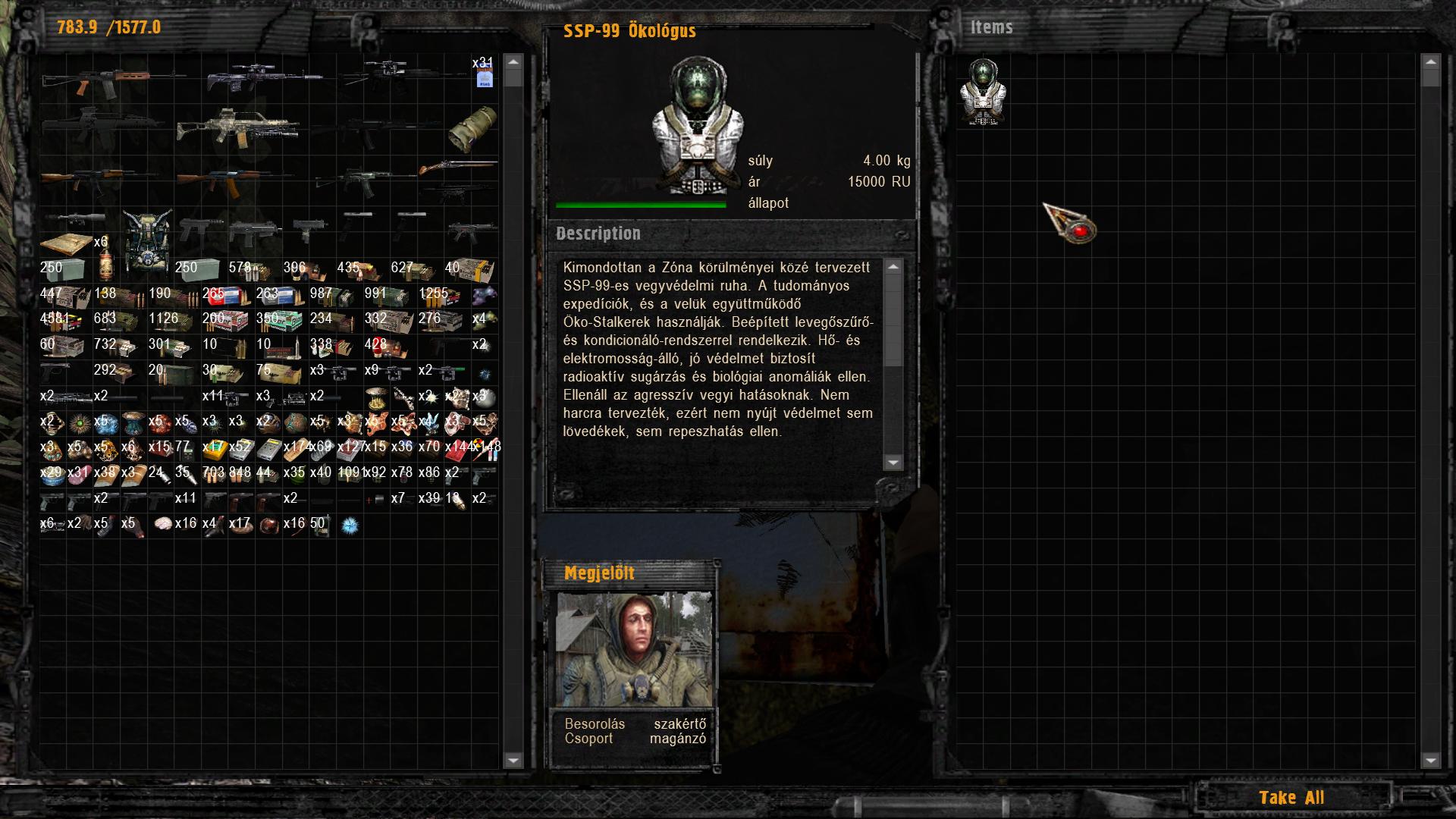Click the stalker character portrait
The image size is (1456, 819).
click(x=634, y=650)
